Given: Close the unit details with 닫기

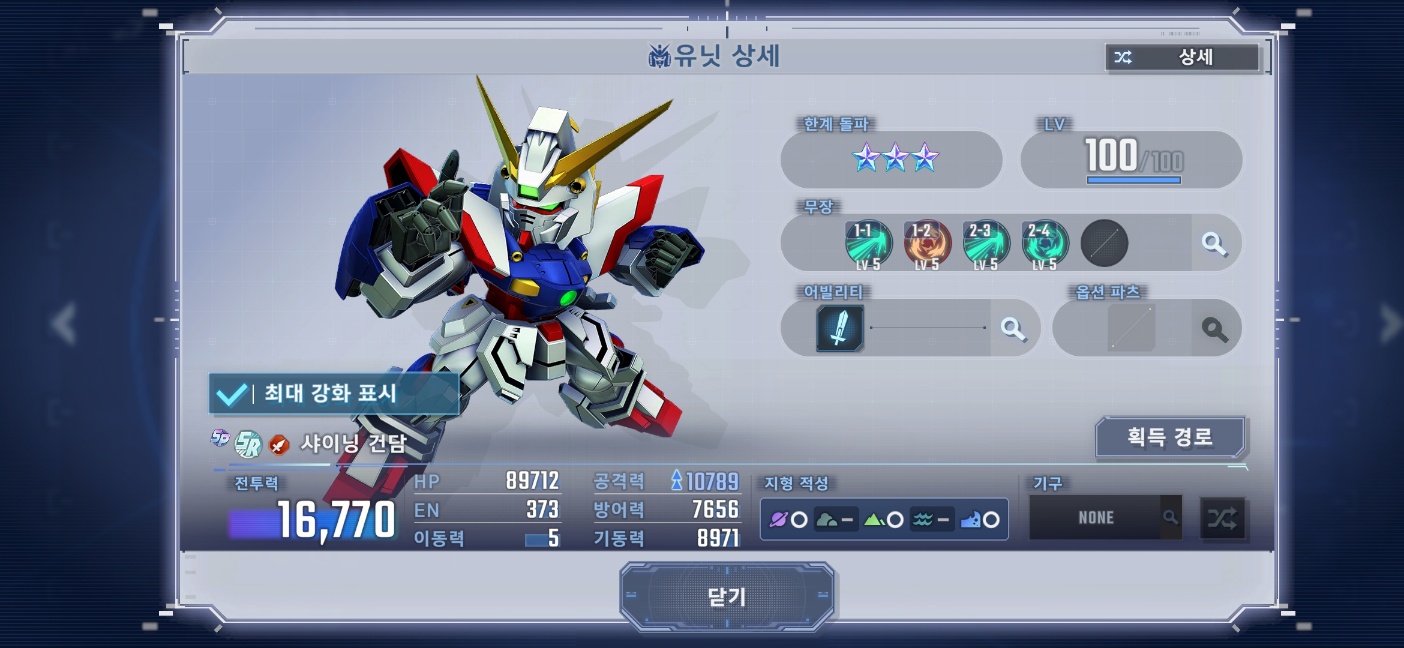Looking at the screenshot, I should coord(727,597).
